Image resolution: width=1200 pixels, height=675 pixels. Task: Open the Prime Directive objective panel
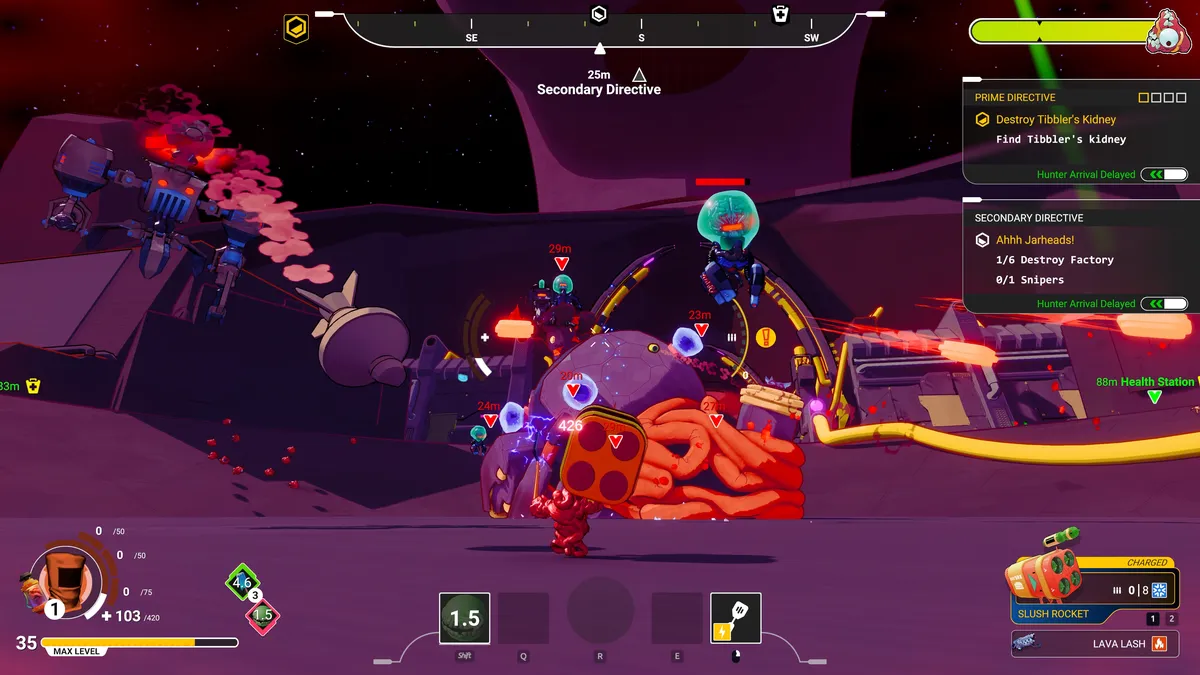1015,98
